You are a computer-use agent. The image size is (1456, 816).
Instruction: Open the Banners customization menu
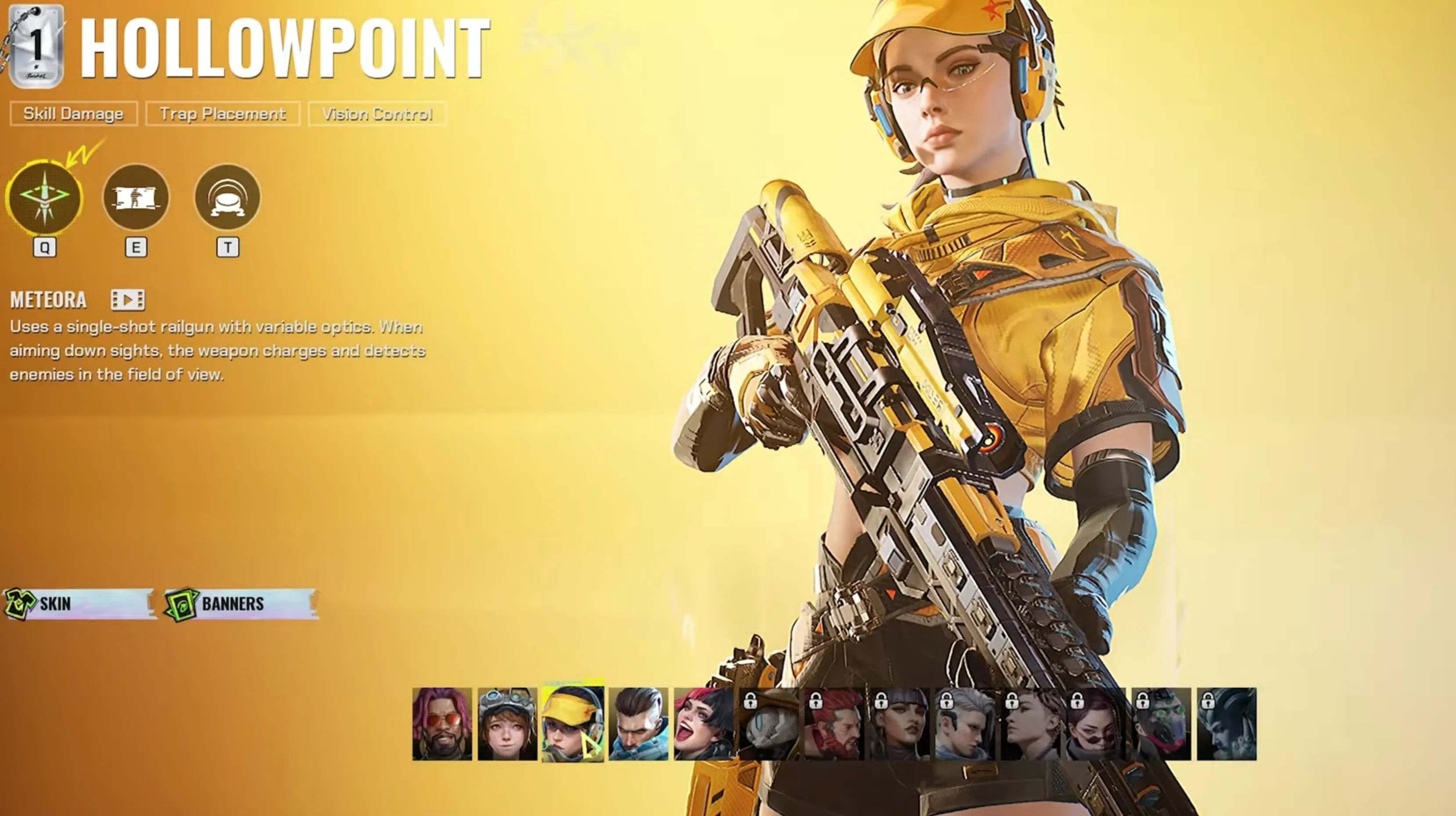(241, 603)
